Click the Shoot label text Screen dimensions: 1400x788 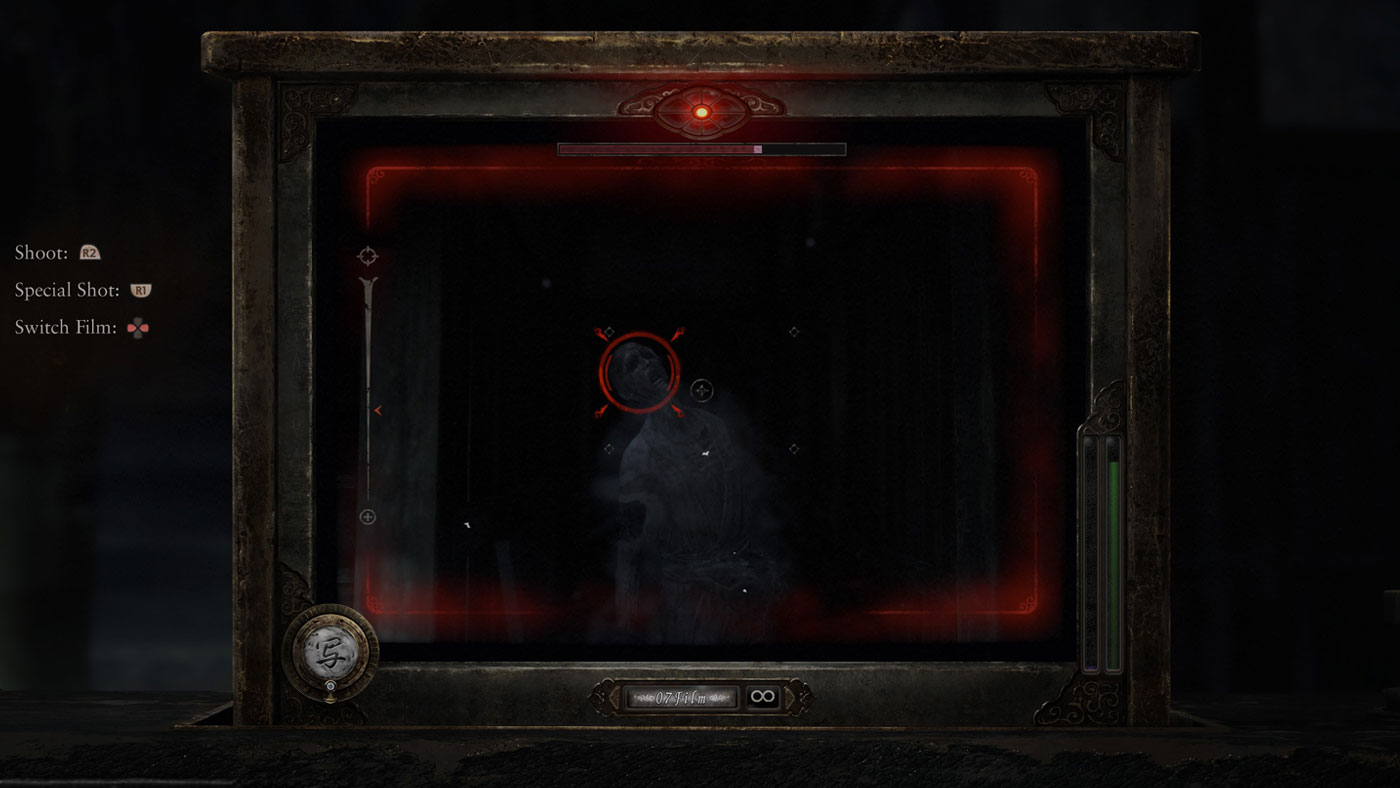(39, 252)
